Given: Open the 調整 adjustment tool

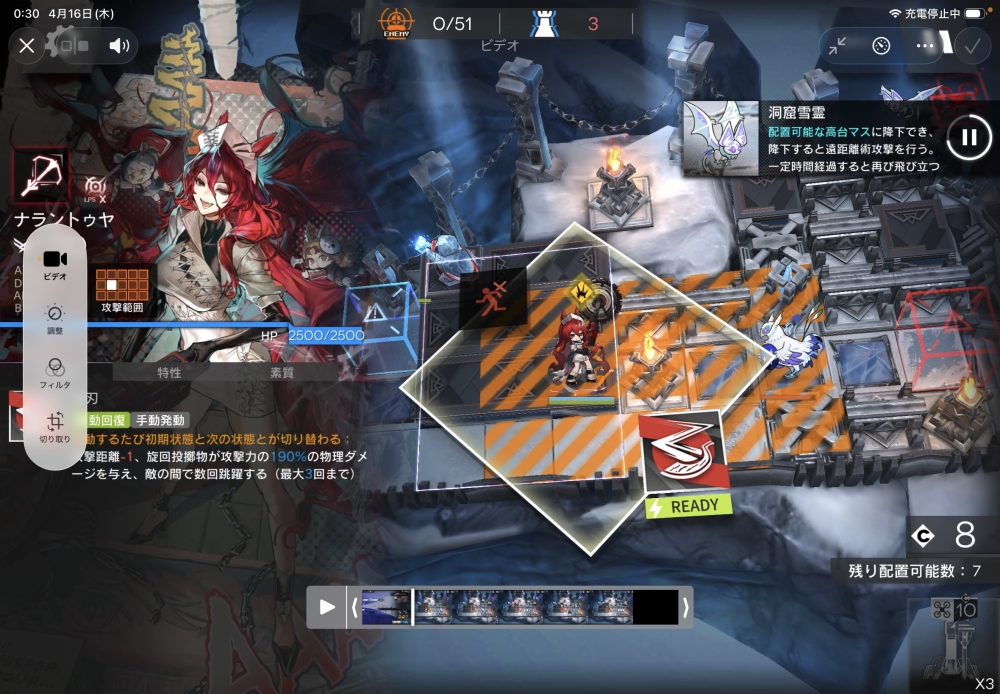Looking at the screenshot, I should click(55, 319).
